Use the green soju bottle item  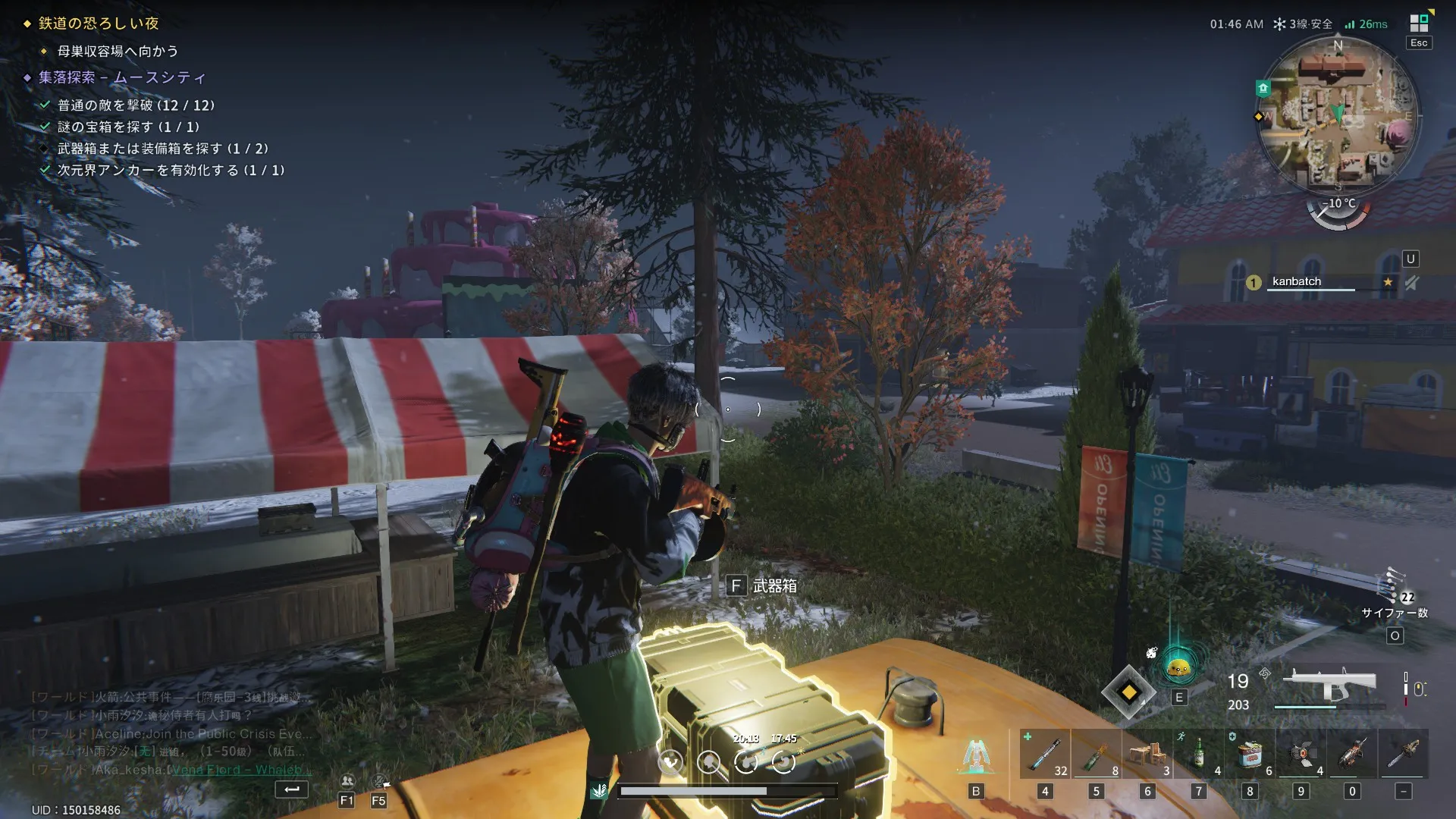pyautogui.click(x=1199, y=754)
